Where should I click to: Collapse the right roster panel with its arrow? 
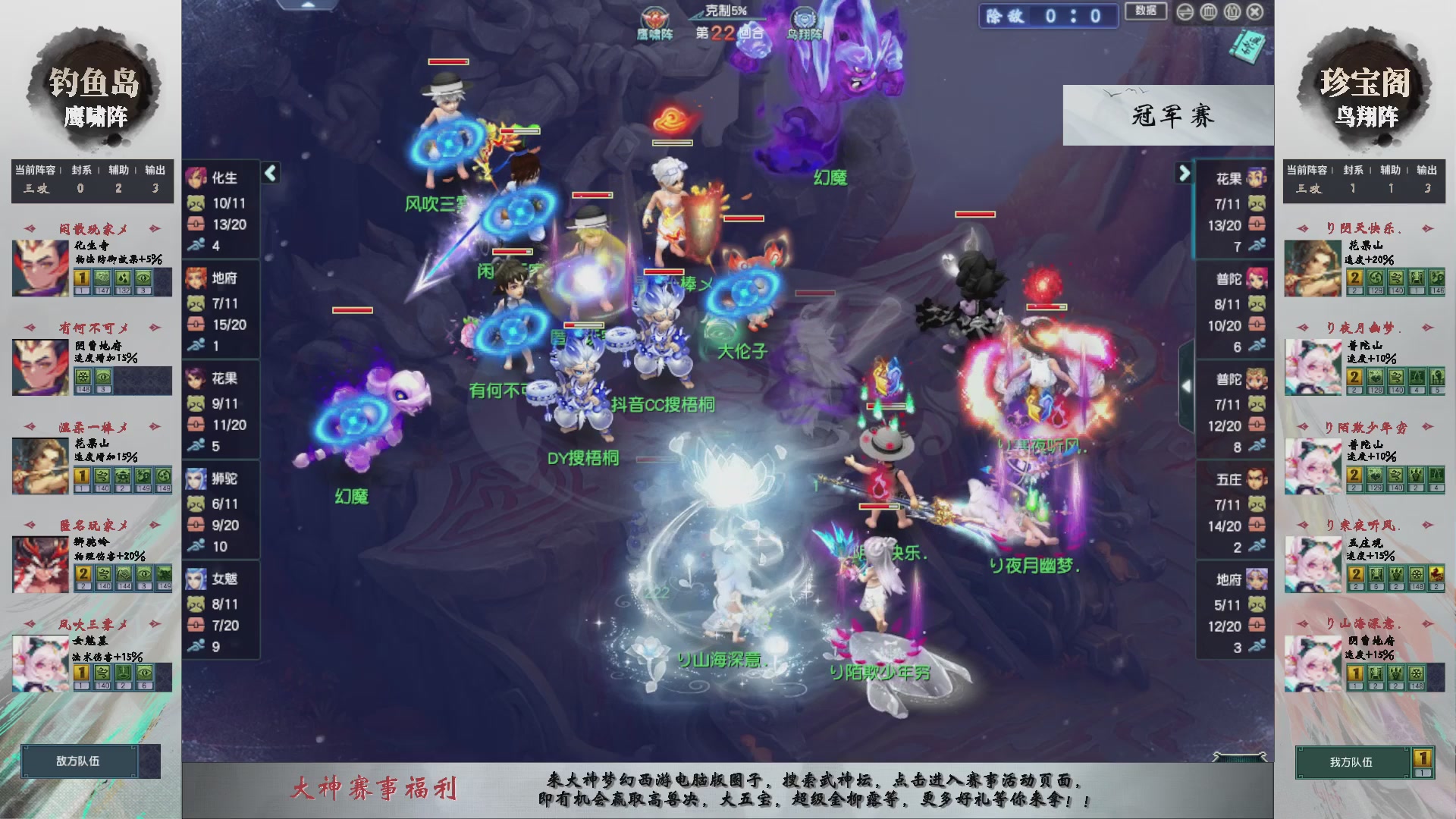pos(1184,173)
